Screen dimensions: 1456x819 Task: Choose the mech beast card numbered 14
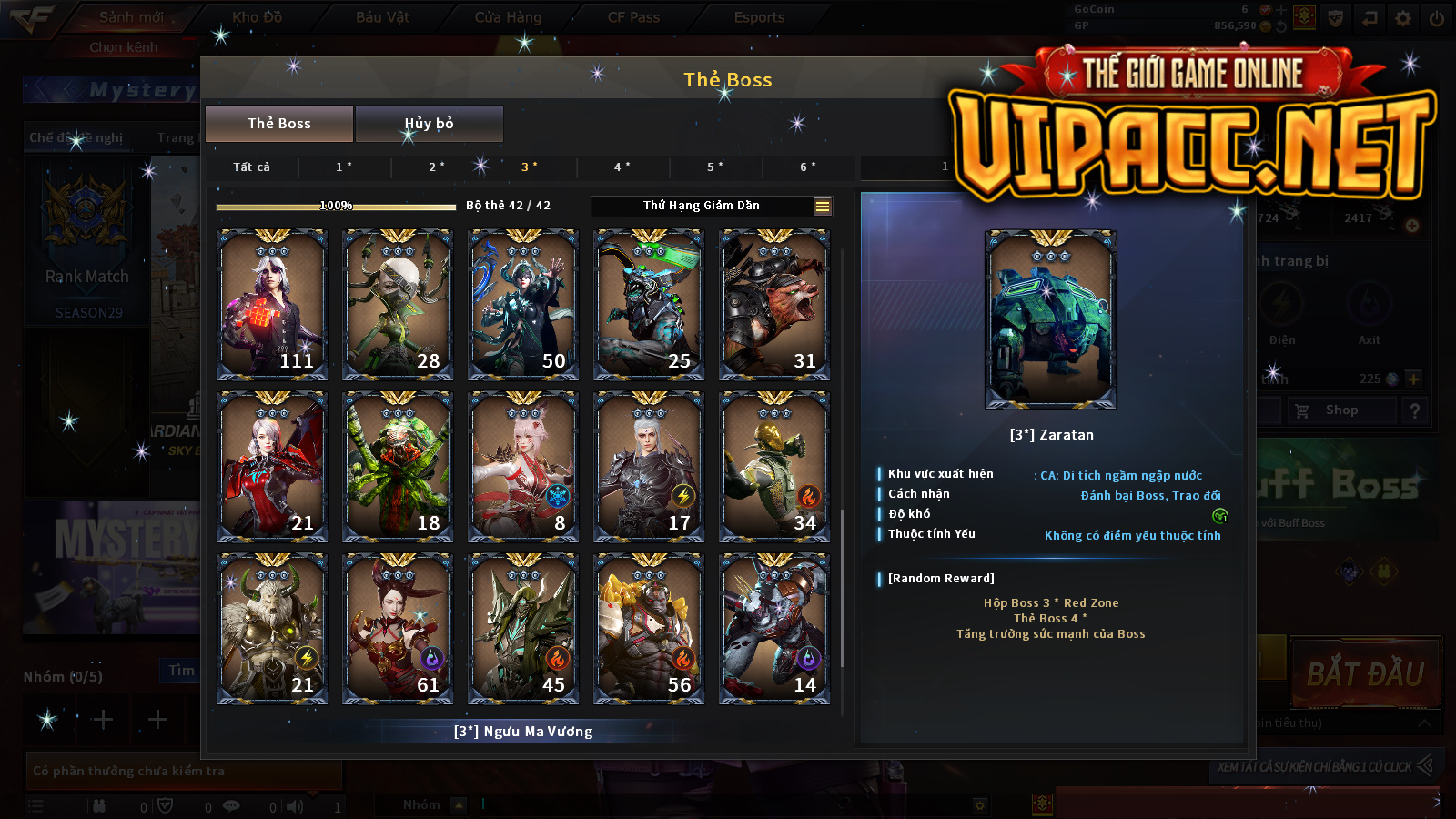[x=774, y=628]
